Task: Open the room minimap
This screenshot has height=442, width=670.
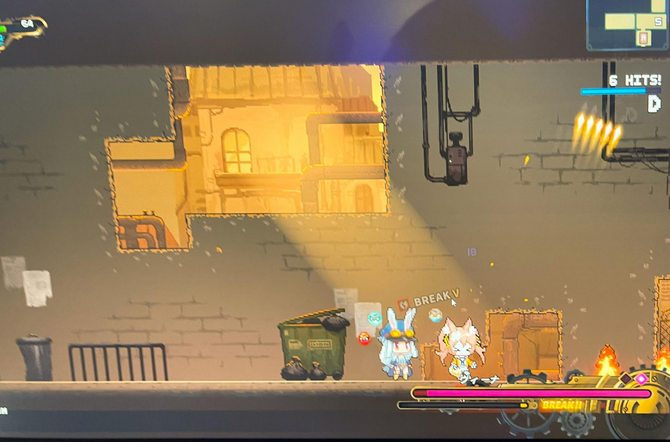Action: [x=628, y=24]
